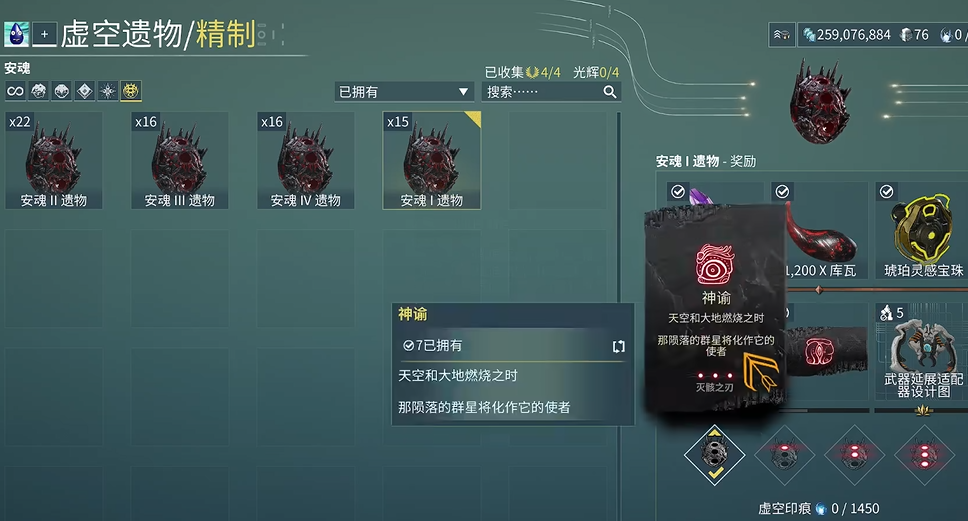Image resolution: width=968 pixels, height=521 pixels.
Task: Open the profile avatar icon
Action: (x=15, y=34)
